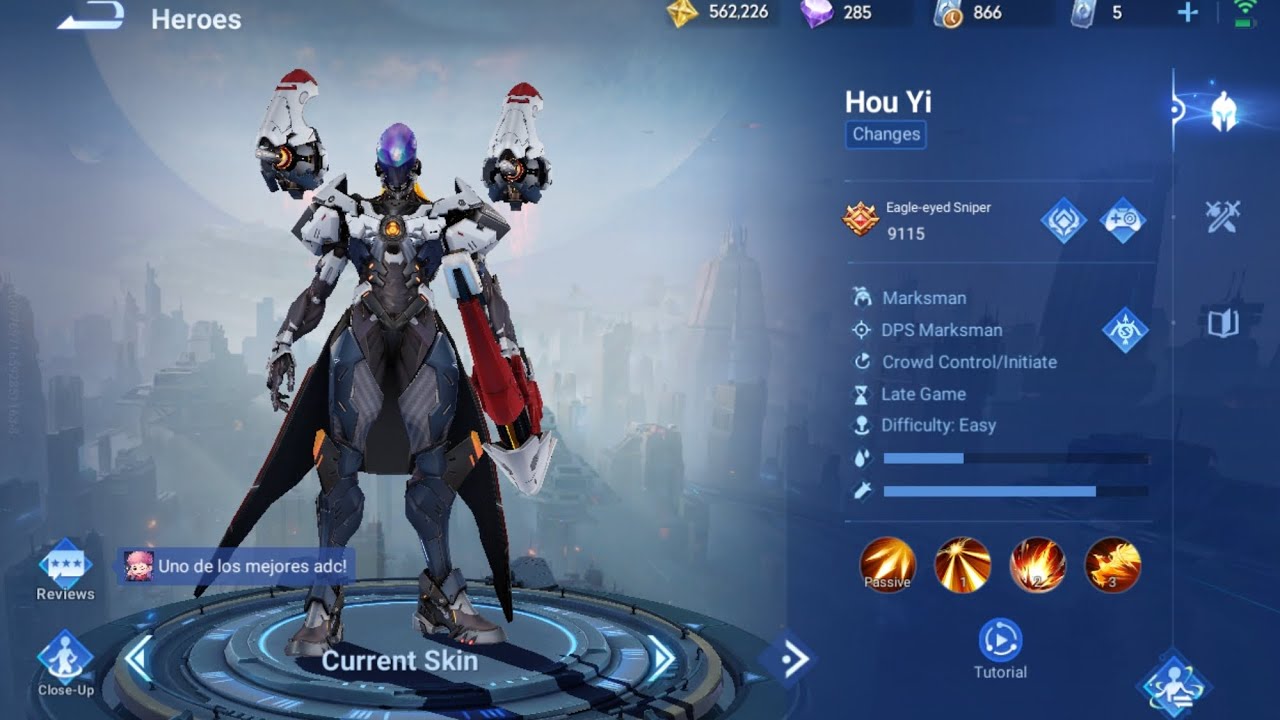Show previous skin with left arrow
Viewport: 1280px width, 720px height.
pyautogui.click(x=137, y=657)
